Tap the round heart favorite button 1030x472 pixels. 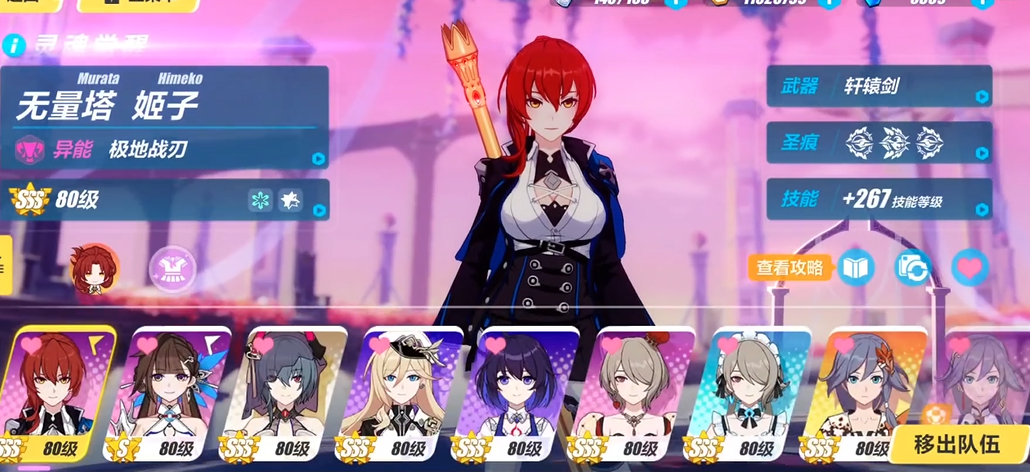(969, 267)
